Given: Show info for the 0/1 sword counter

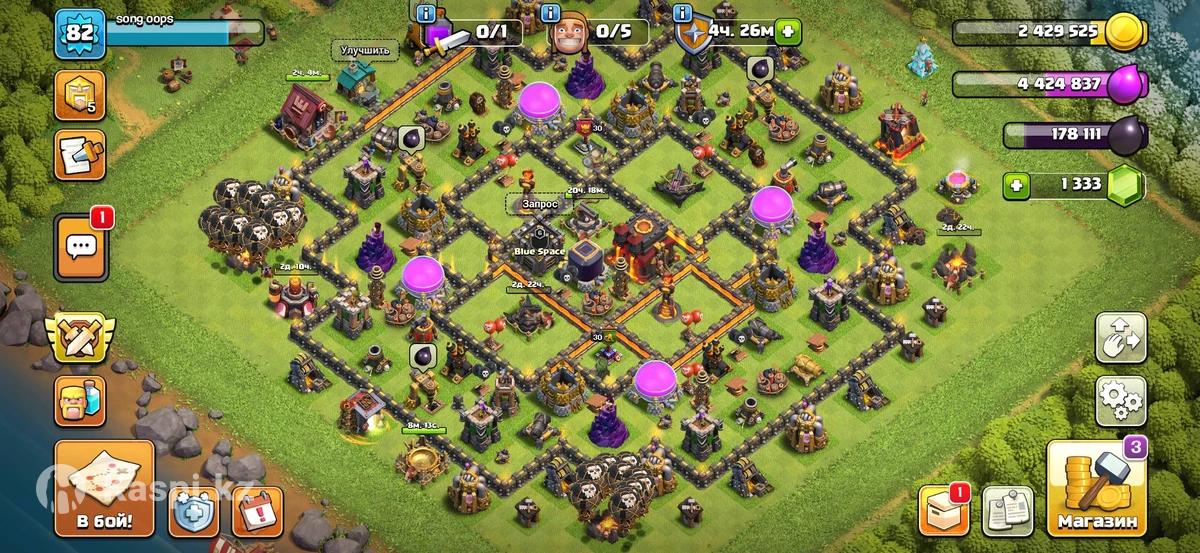Looking at the screenshot, I should pos(427,13).
